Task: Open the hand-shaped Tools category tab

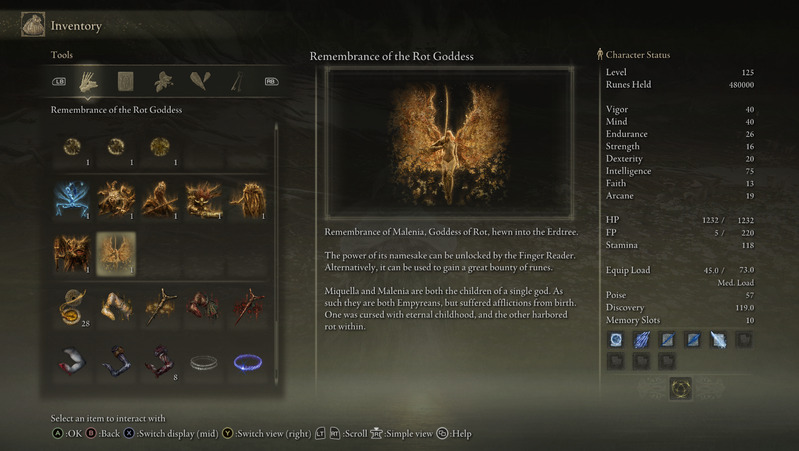Action: tap(89, 81)
